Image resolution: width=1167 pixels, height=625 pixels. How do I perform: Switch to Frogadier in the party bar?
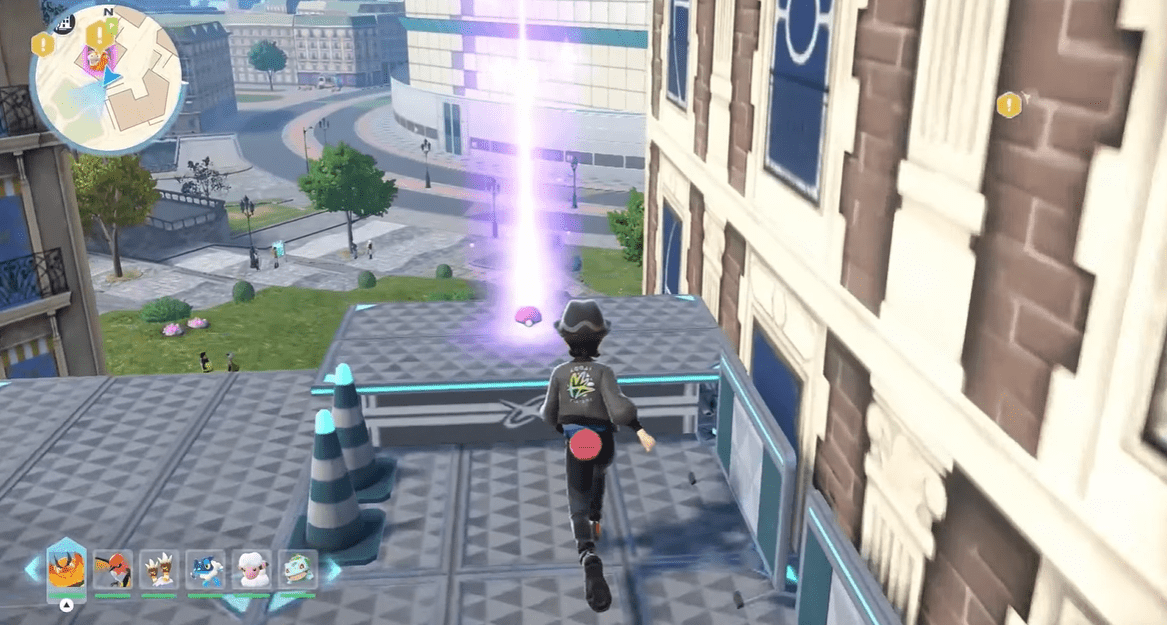tap(205, 570)
